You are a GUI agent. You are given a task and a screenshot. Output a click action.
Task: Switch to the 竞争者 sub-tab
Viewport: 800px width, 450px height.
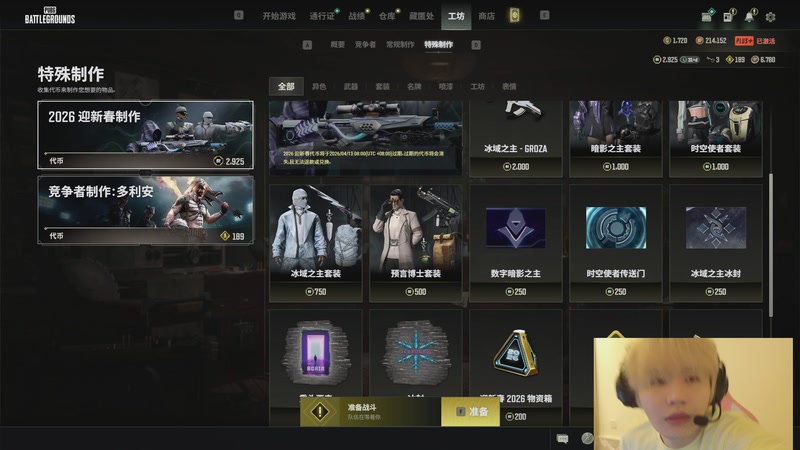[x=365, y=45]
